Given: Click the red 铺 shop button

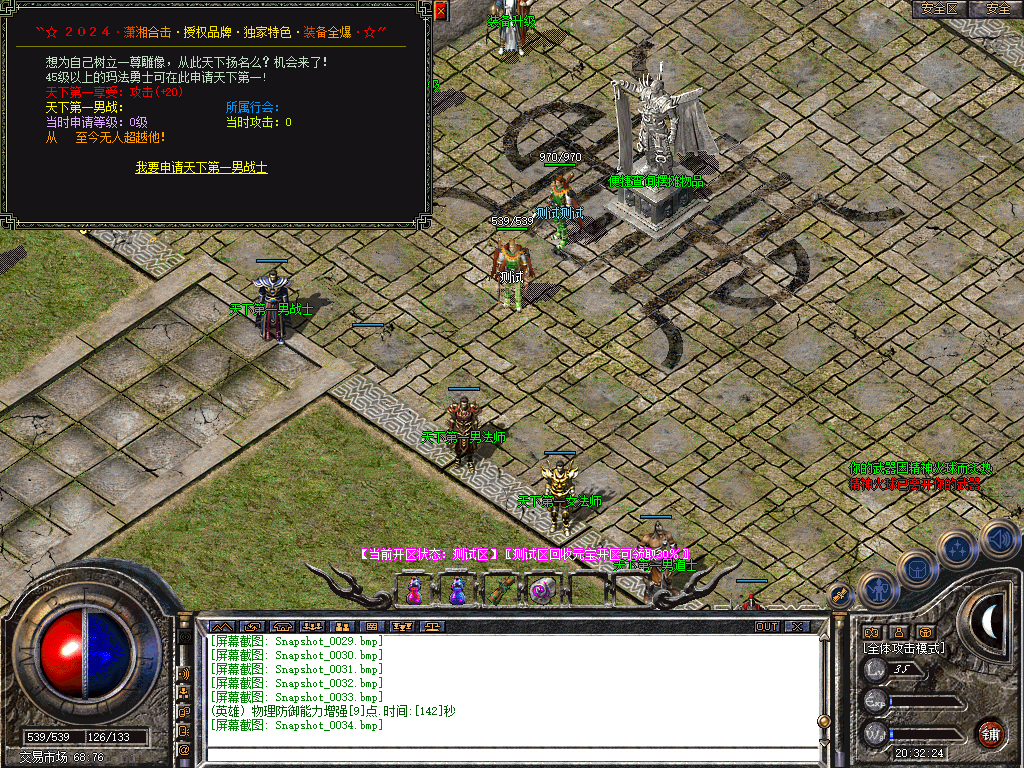Looking at the screenshot, I should point(990,733).
